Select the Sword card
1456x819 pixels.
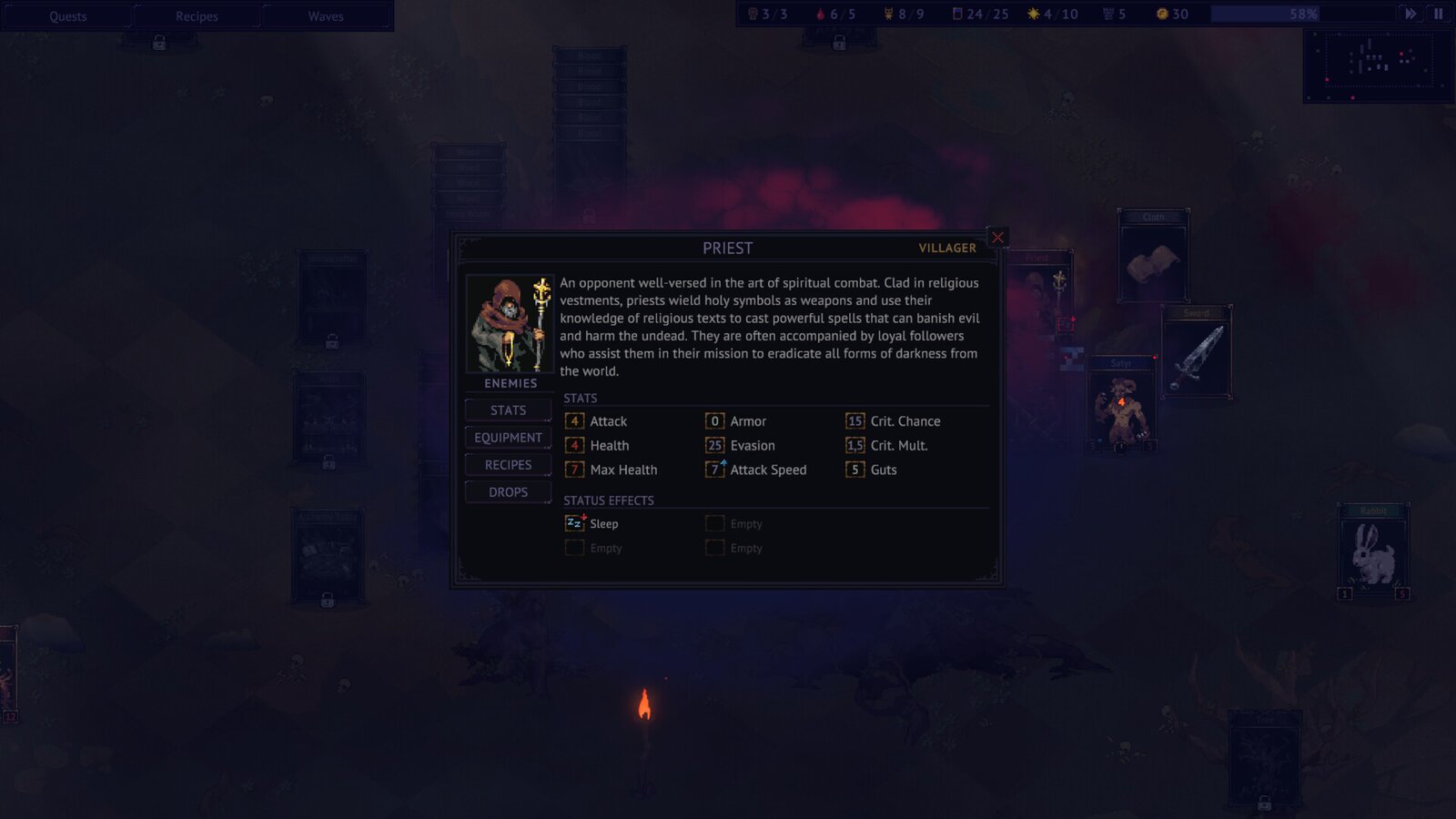click(1197, 353)
